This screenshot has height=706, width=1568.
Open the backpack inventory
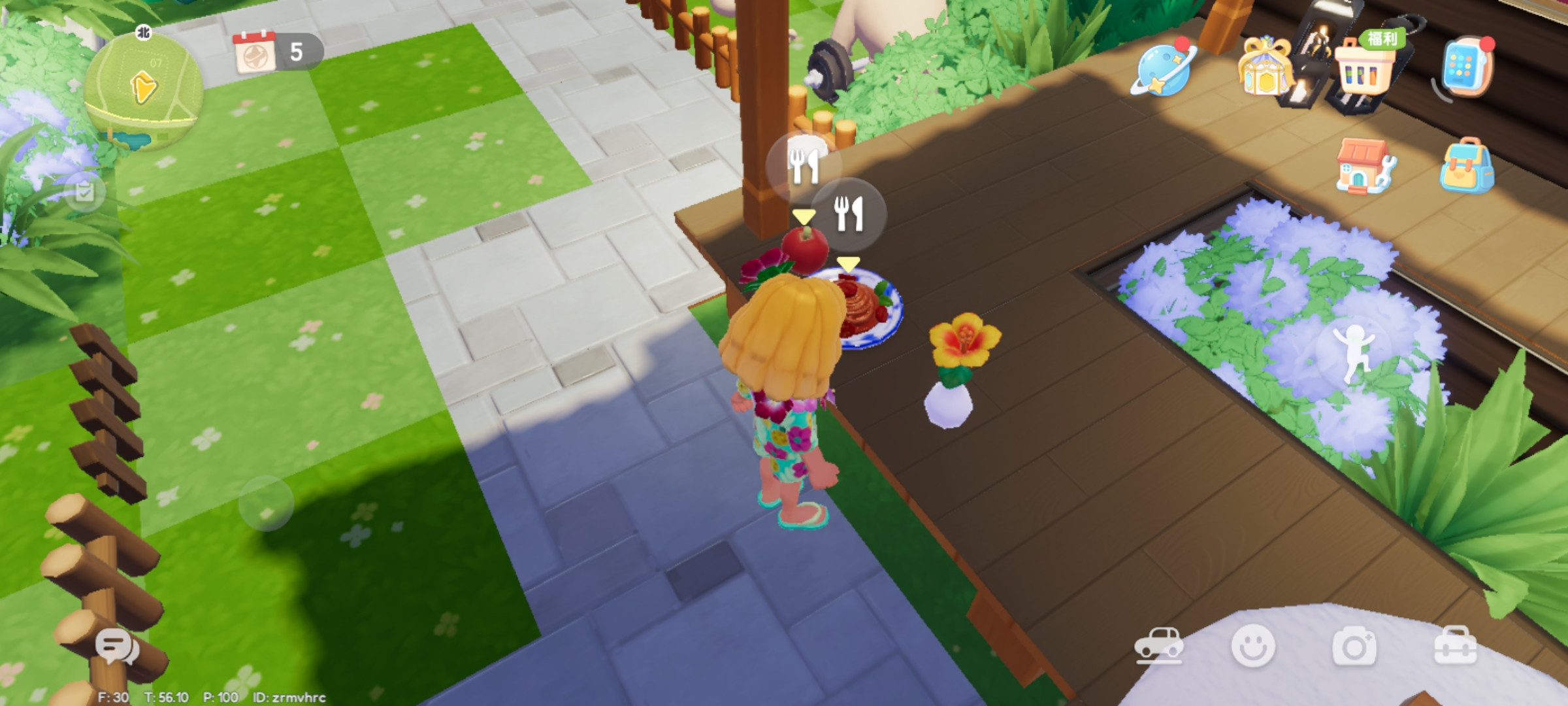[x=1466, y=167]
